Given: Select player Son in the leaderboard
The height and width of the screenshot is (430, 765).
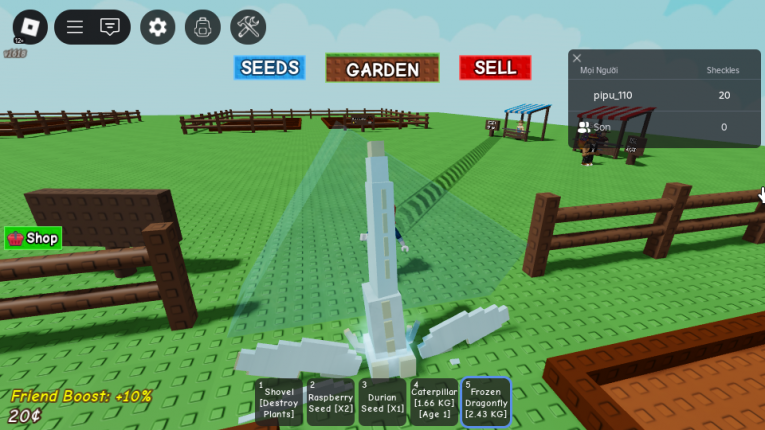Looking at the screenshot, I should (x=602, y=127).
